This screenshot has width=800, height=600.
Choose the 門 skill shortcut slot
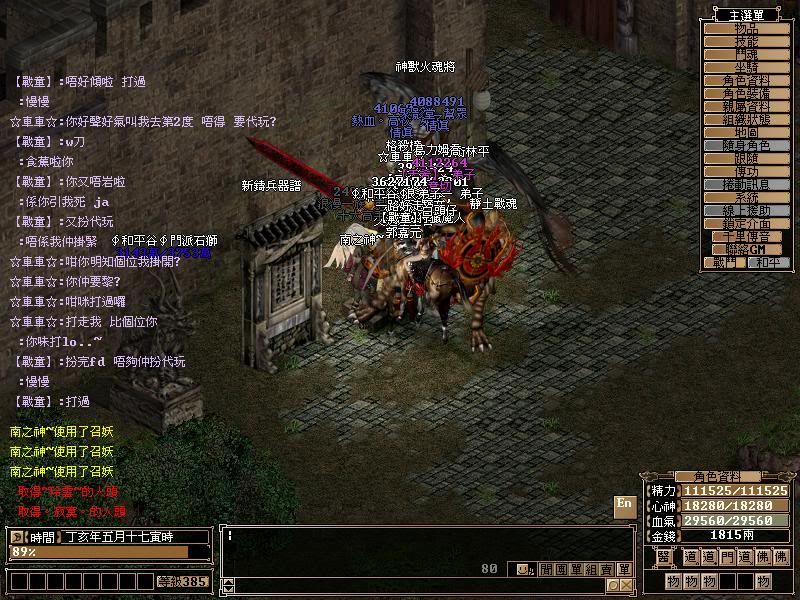click(727, 557)
